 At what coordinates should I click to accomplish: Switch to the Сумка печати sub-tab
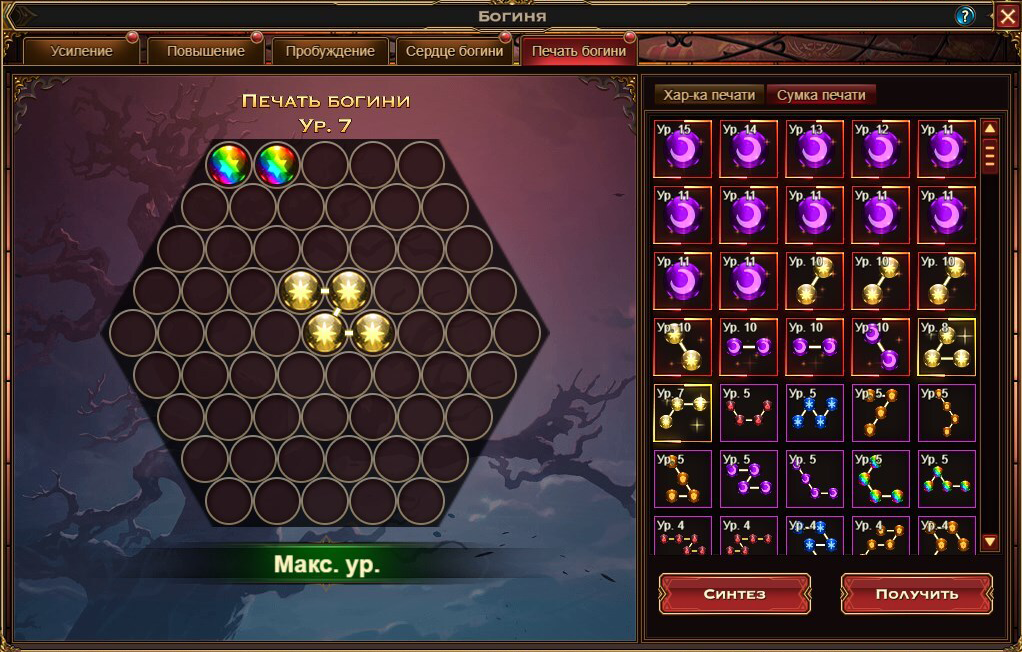(x=821, y=95)
